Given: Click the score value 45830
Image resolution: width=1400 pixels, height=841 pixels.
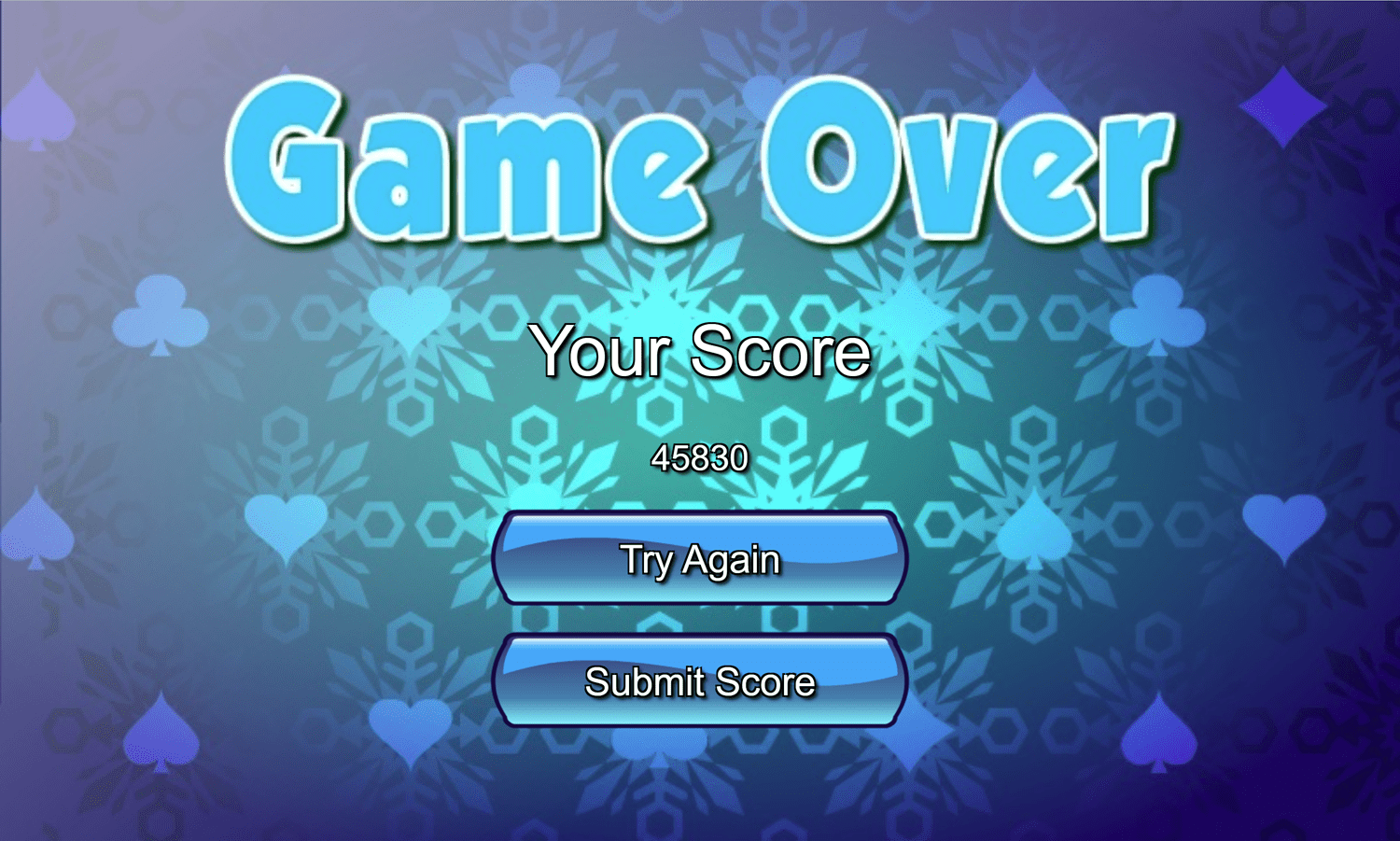Looking at the screenshot, I should 700,457.
